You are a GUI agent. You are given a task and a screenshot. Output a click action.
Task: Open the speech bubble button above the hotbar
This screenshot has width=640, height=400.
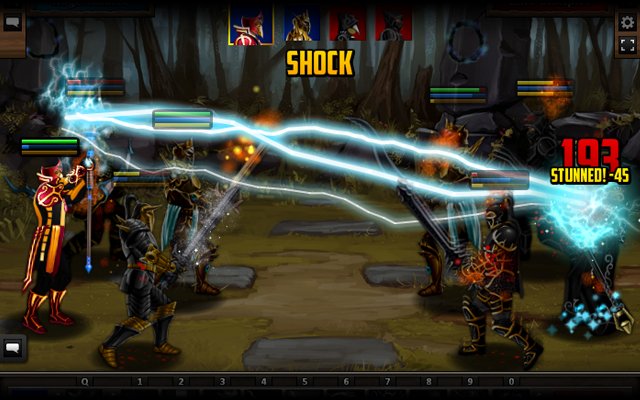click(x=14, y=348)
